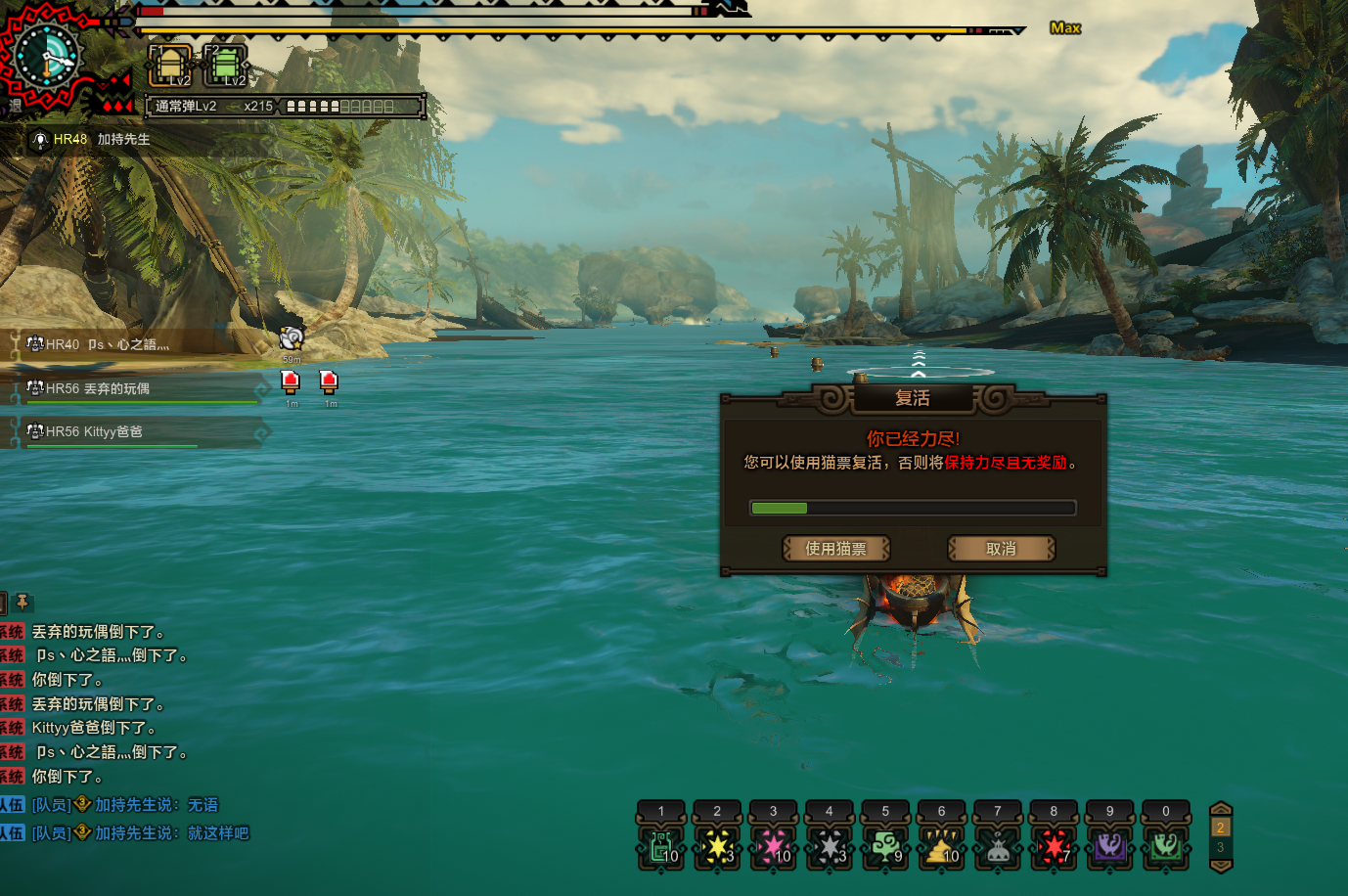
Task: Select the green potion bottle in slot 1
Action: 661,846
